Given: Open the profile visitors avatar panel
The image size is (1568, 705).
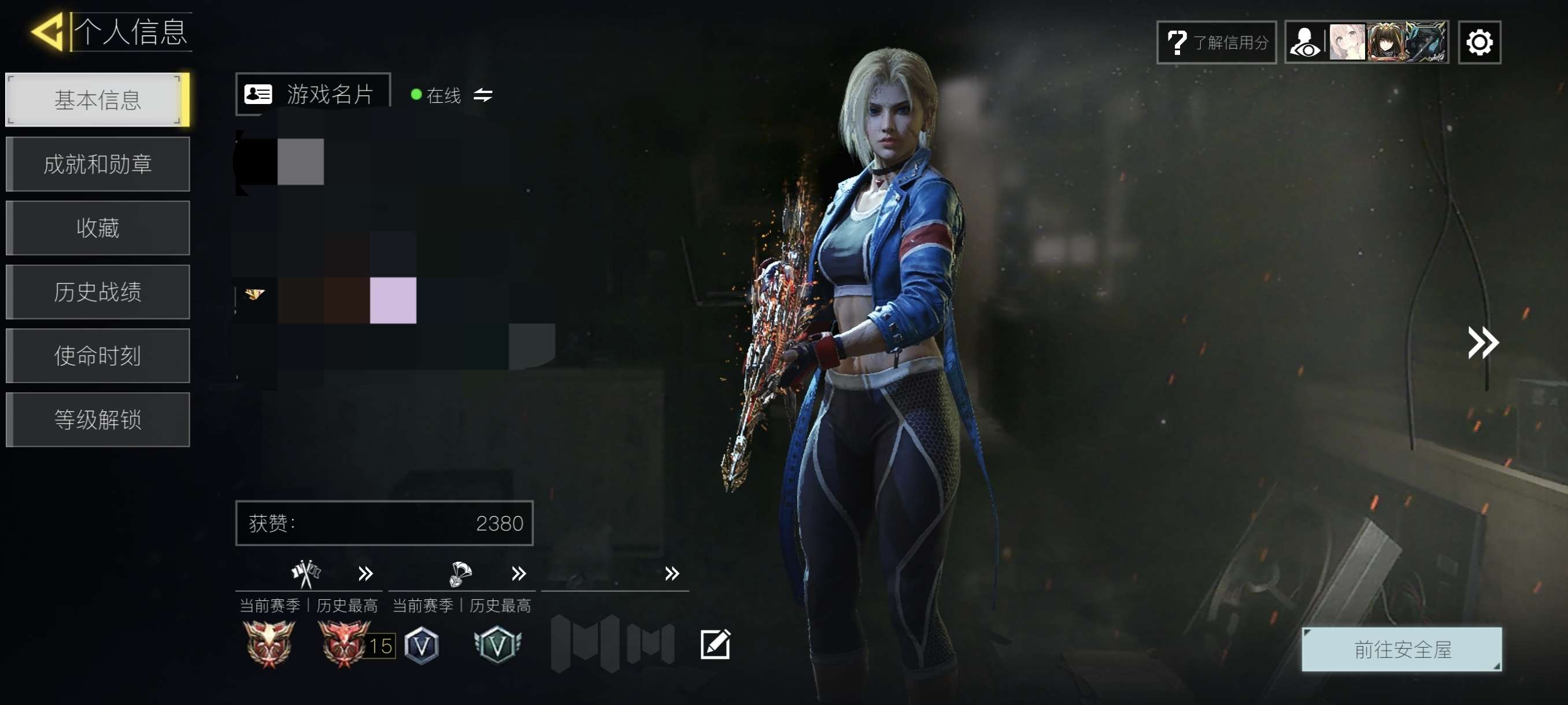Looking at the screenshot, I should (x=1366, y=43).
